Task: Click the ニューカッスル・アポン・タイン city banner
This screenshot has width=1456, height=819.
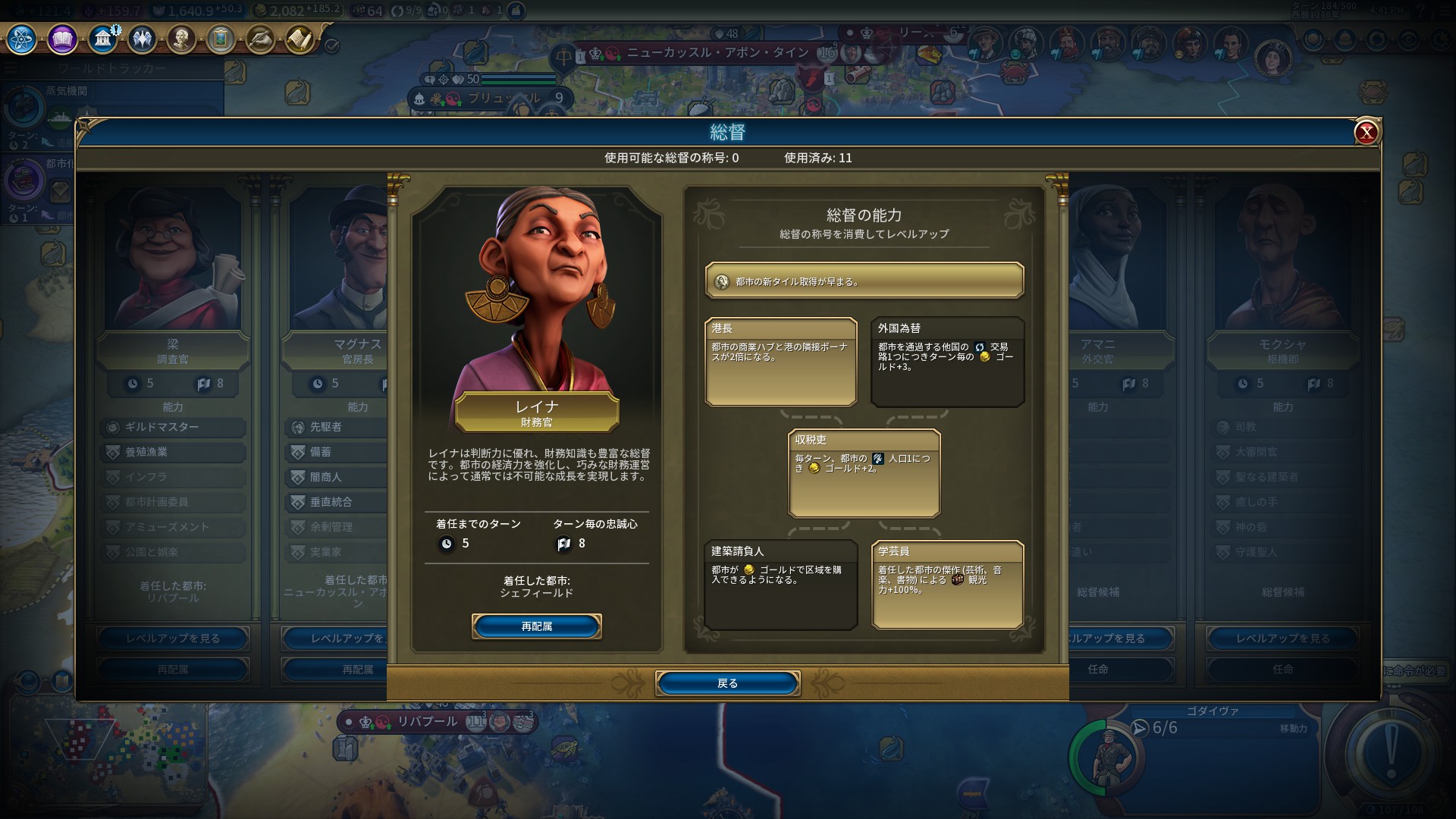Action: pos(717,53)
